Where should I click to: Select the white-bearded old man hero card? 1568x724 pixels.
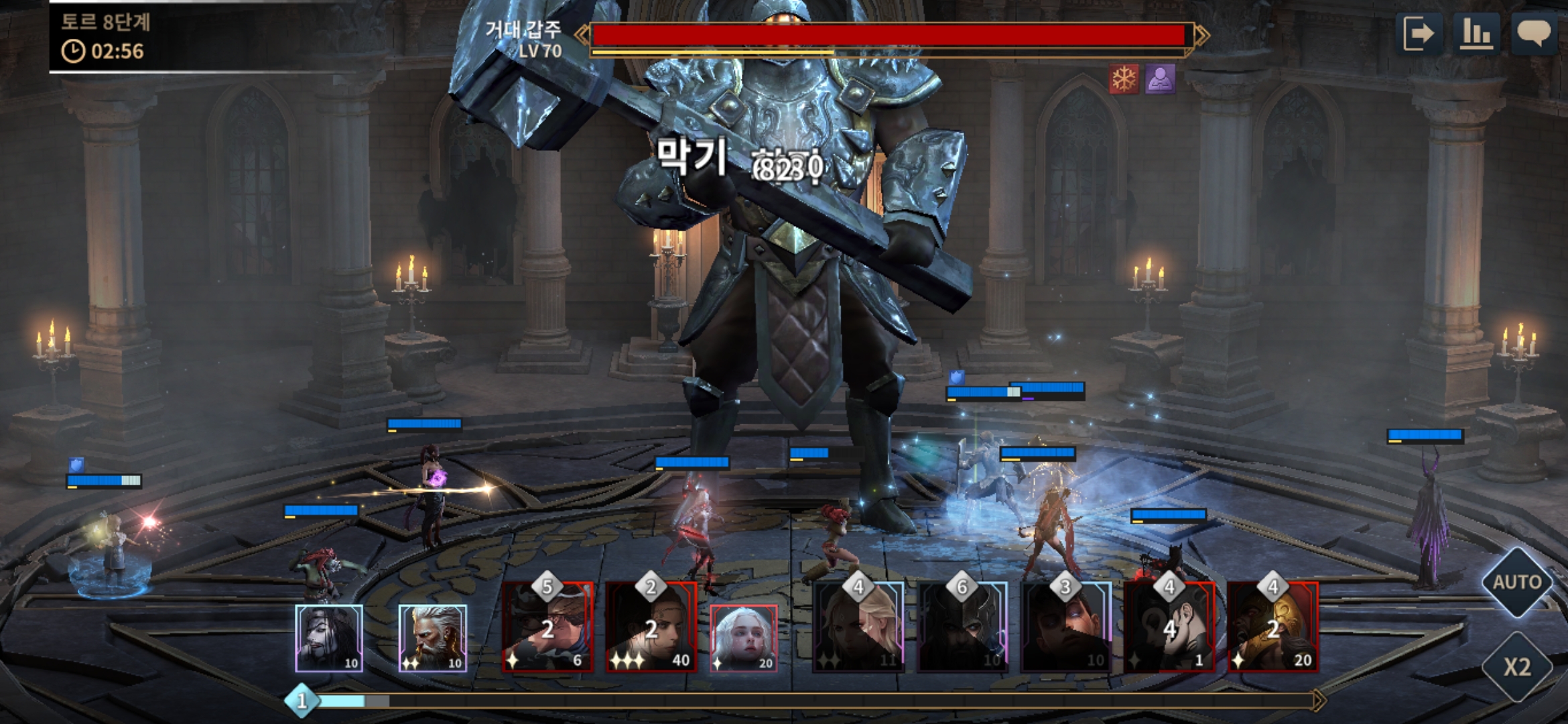tap(433, 638)
